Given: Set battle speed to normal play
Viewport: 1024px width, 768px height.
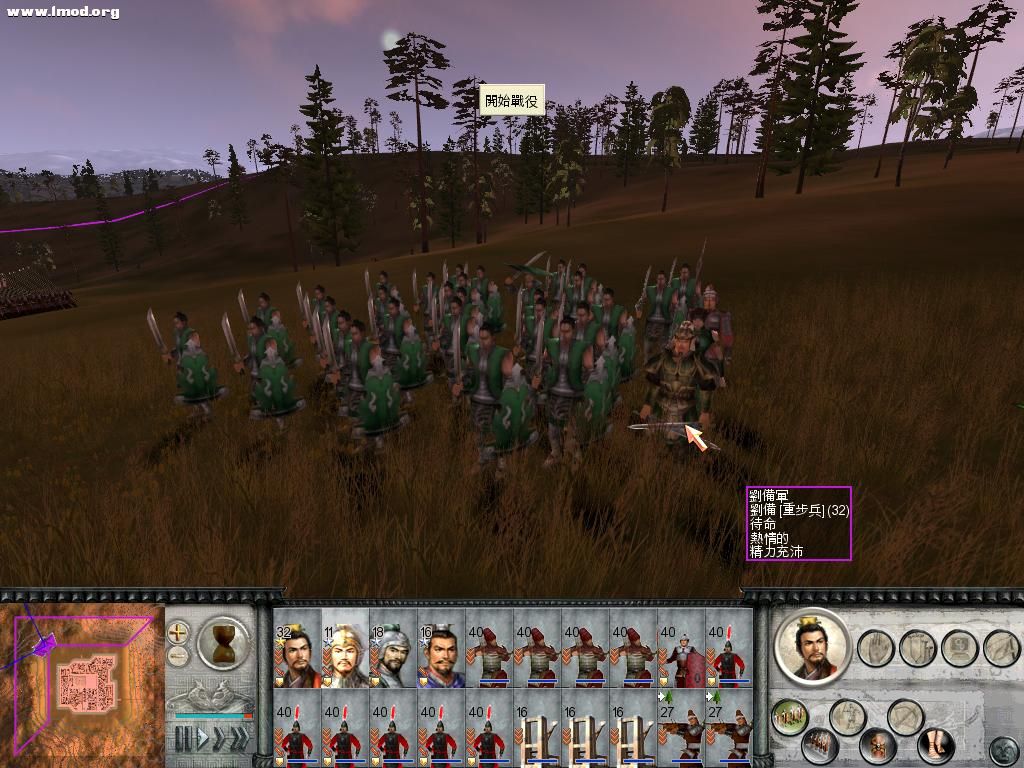Looking at the screenshot, I should [x=202, y=739].
